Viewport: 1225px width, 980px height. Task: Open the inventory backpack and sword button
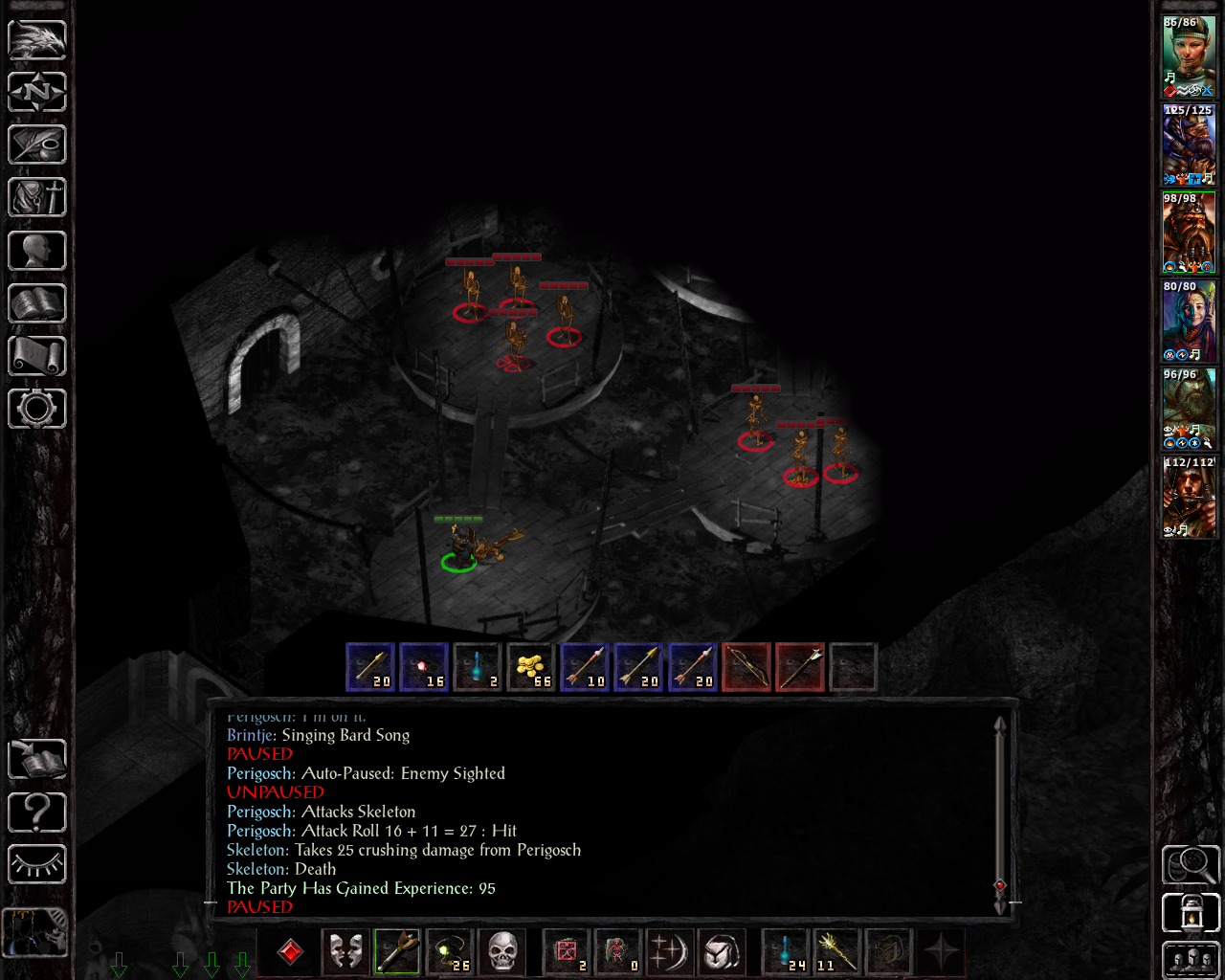click(37, 198)
